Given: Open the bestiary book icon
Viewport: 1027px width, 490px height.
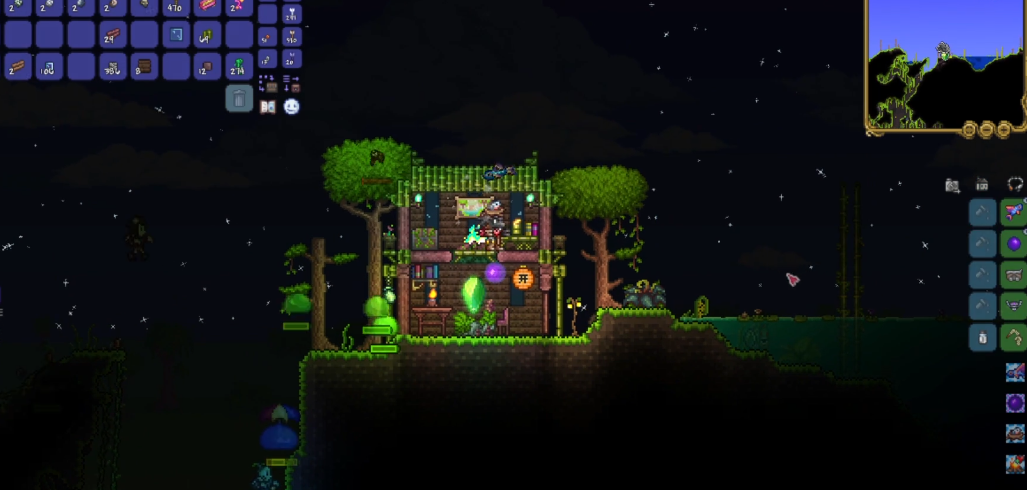Looking at the screenshot, I should pos(268,106).
